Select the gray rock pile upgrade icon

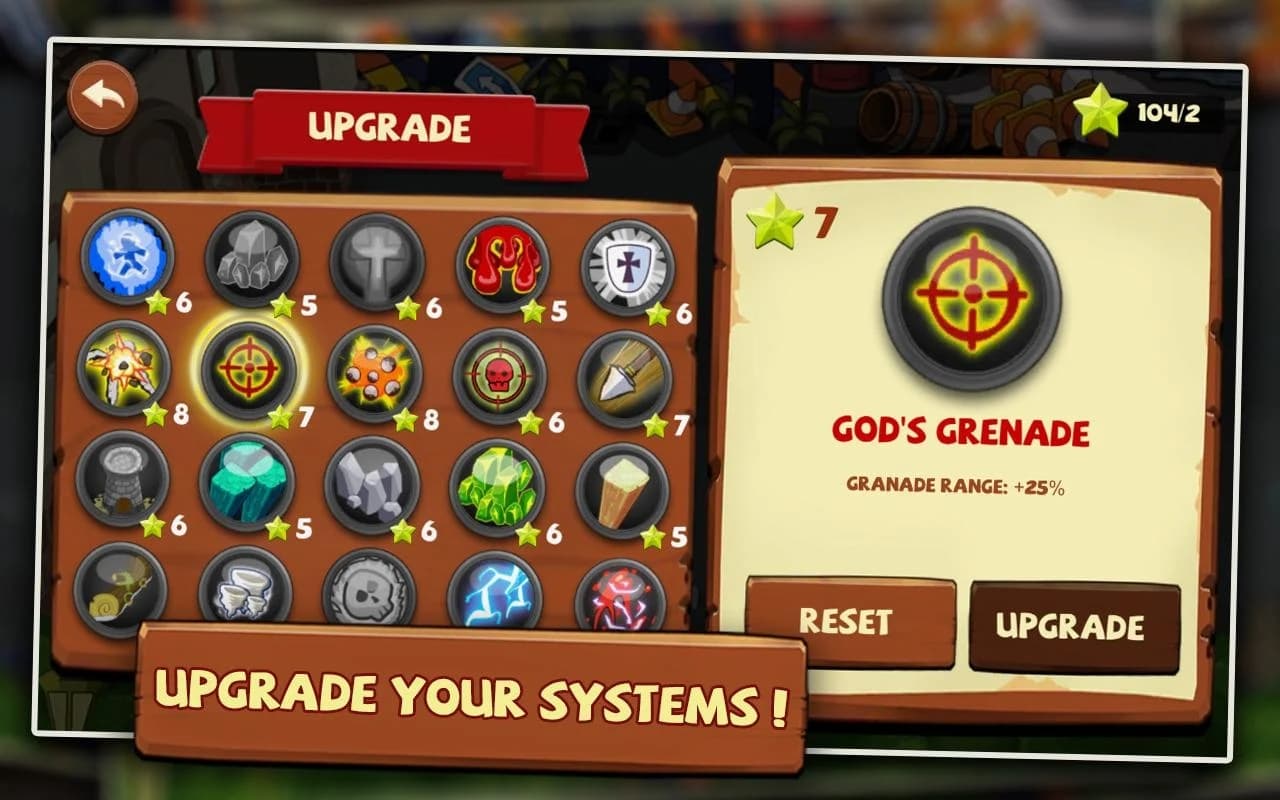click(x=254, y=258)
